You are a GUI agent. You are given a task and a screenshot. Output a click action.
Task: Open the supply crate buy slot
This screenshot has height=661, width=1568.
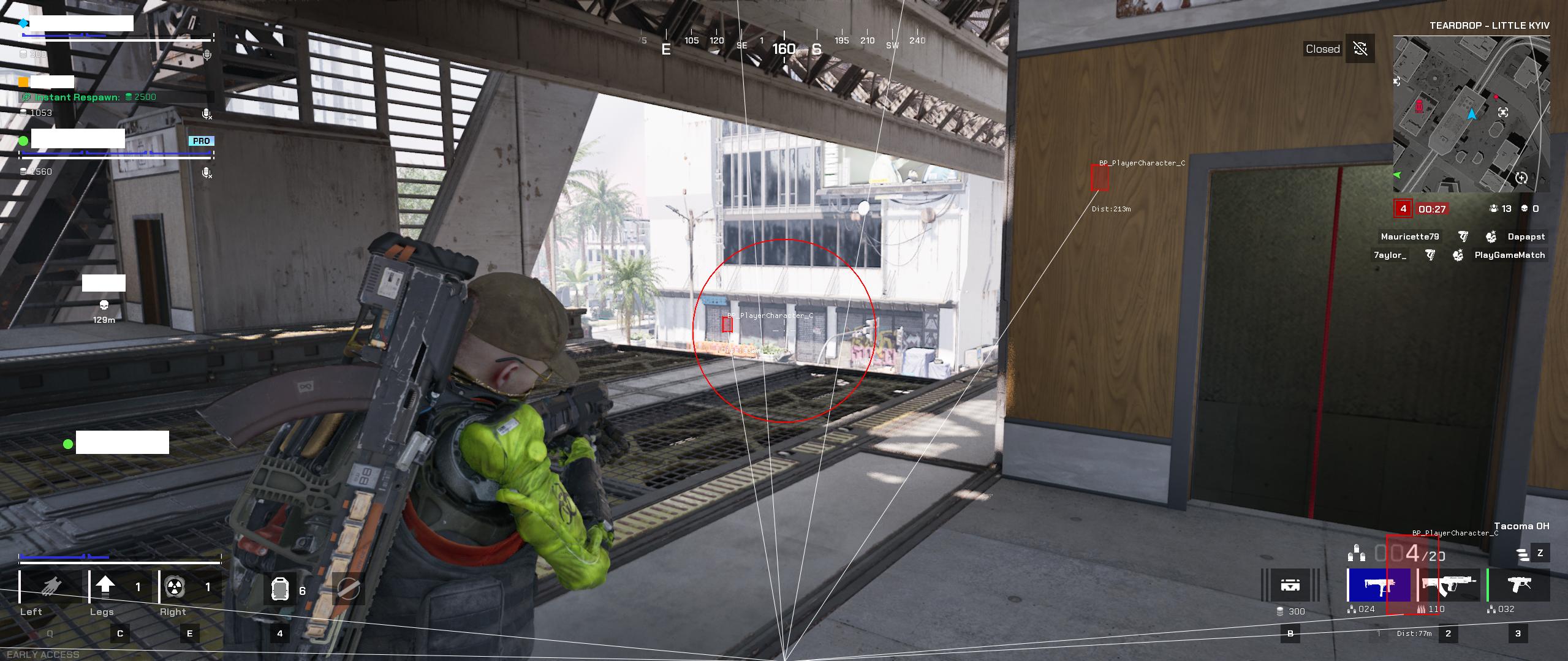(x=1290, y=586)
